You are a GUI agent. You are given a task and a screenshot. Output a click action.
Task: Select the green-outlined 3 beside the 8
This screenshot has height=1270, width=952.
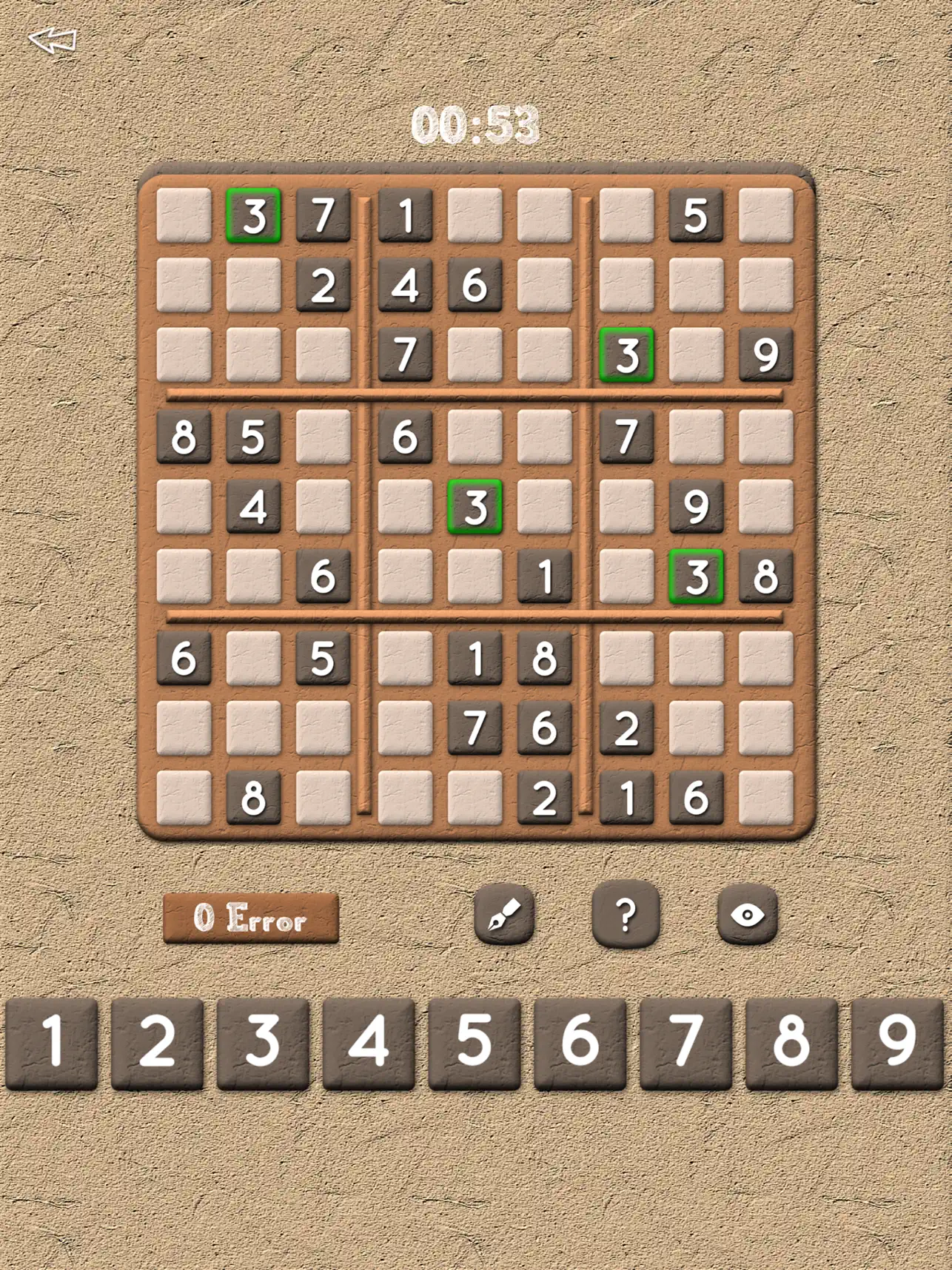(x=697, y=578)
